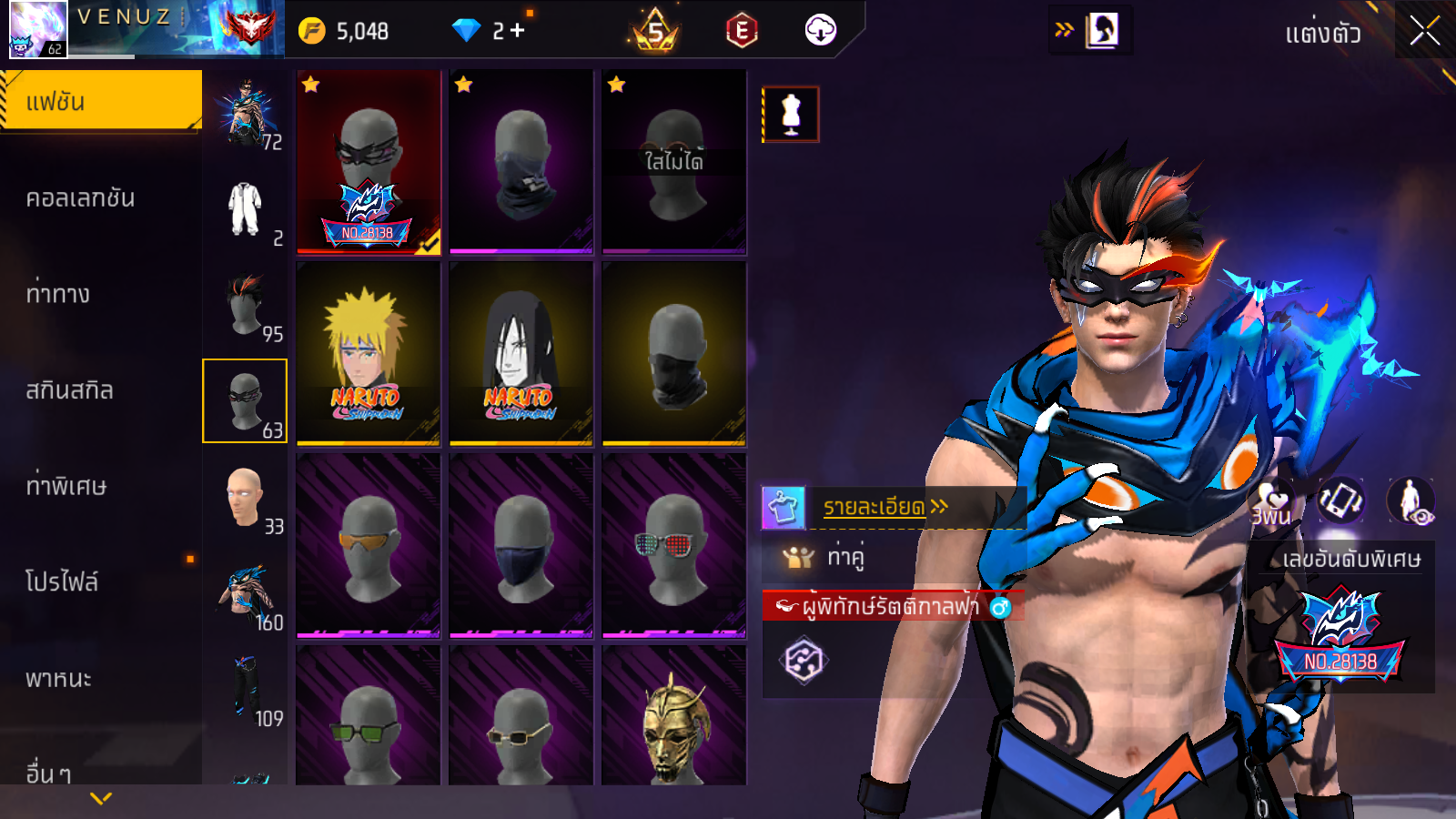Viewport: 1456px width, 819px height.
Task: Equip the golden skull mask item
Action: tap(673, 719)
